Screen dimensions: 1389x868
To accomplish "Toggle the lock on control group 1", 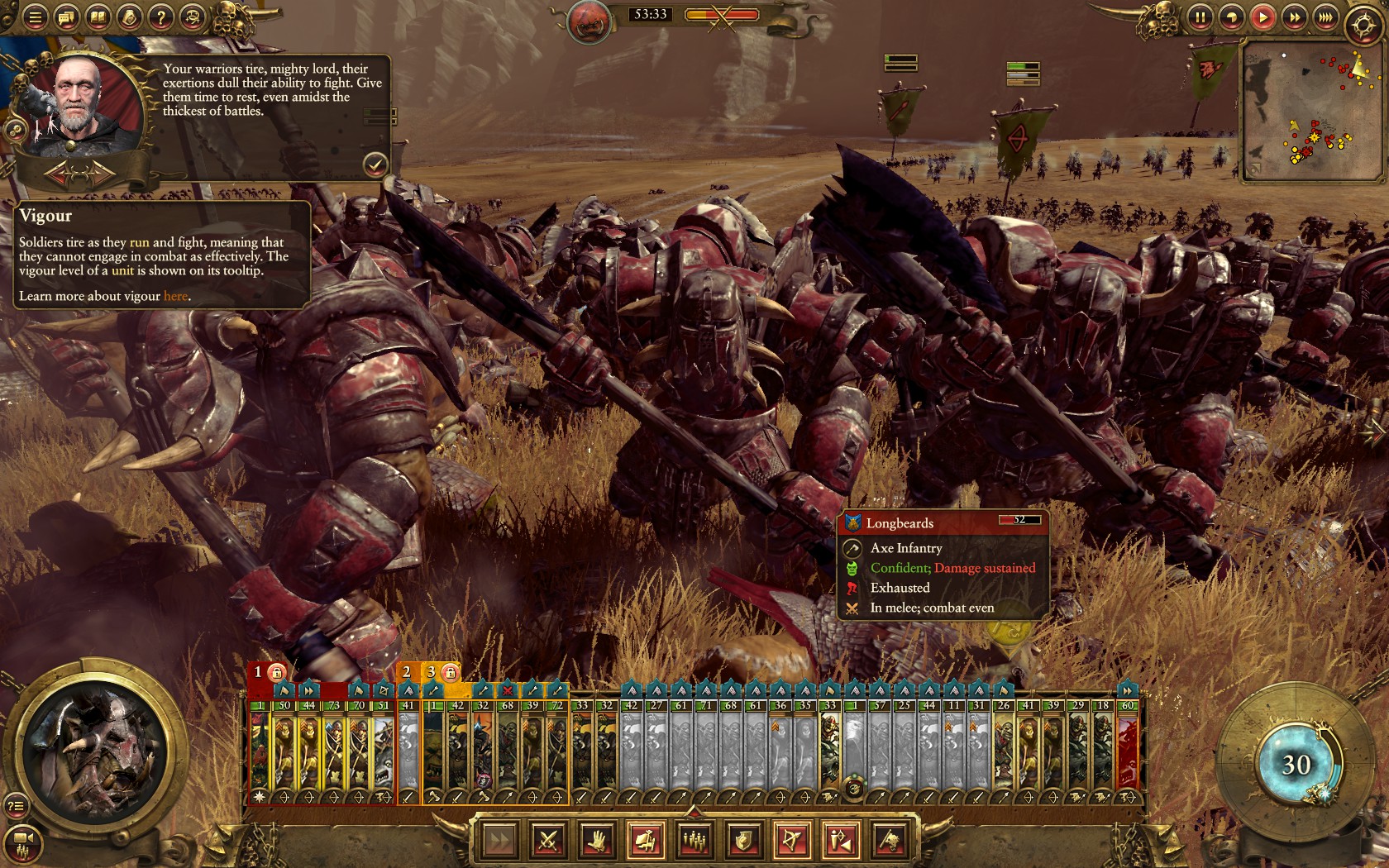I will tap(278, 673).
